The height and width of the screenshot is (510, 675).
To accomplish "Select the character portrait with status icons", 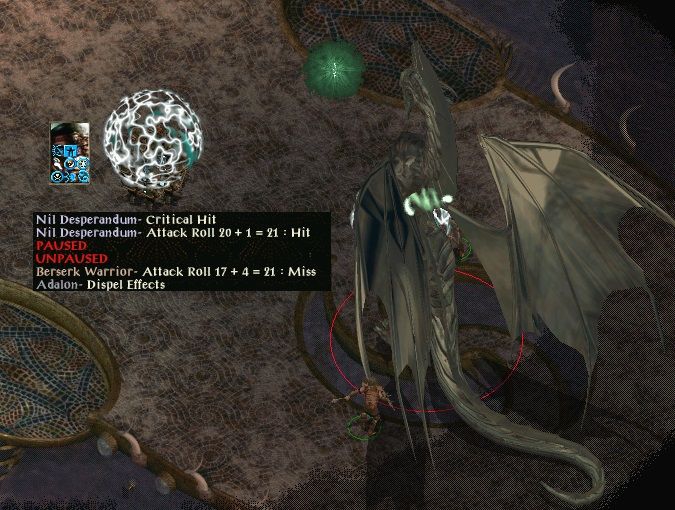I will click(70, 152).
